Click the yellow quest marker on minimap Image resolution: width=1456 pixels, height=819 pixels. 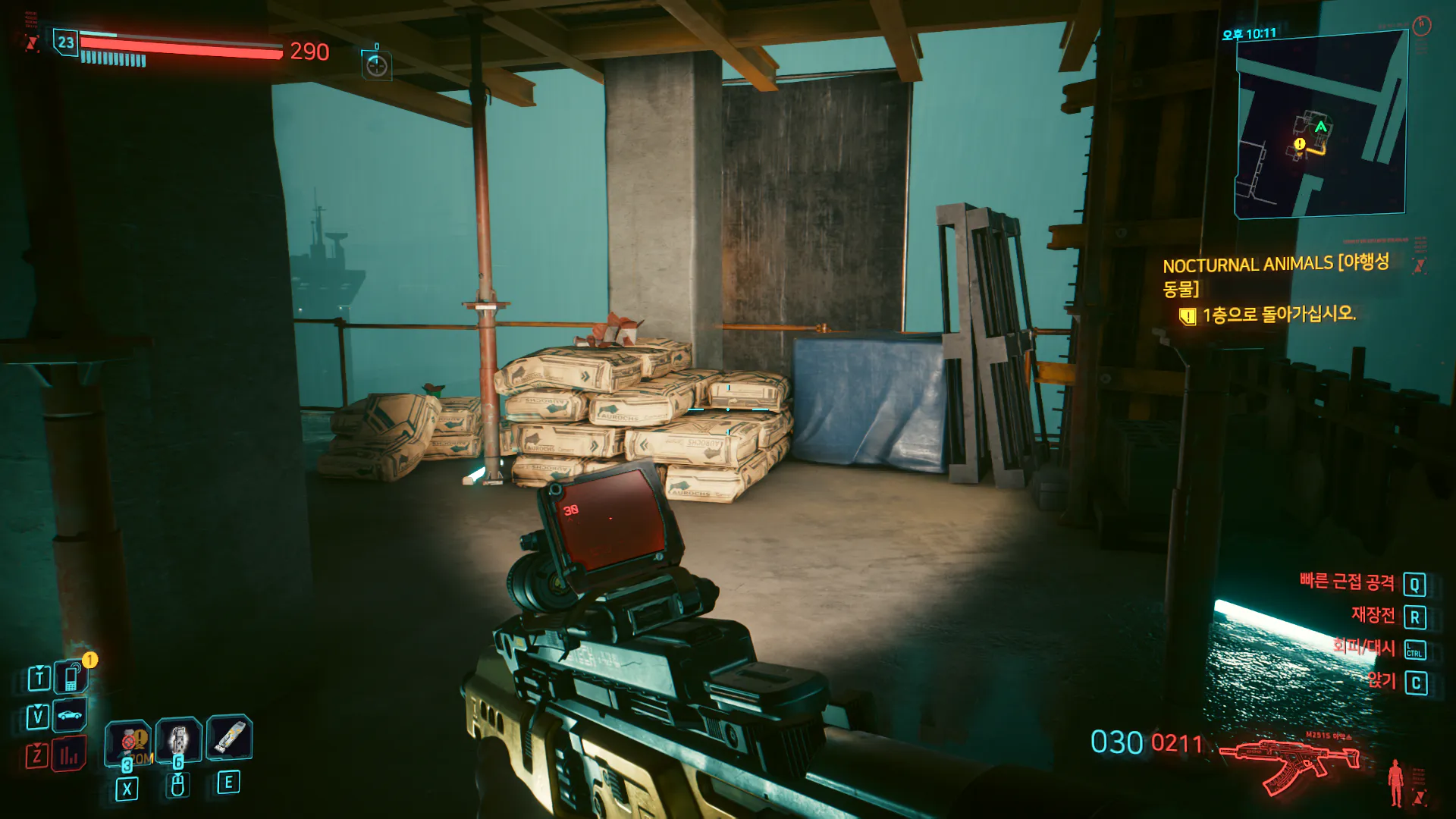(x=1300, y=144)
